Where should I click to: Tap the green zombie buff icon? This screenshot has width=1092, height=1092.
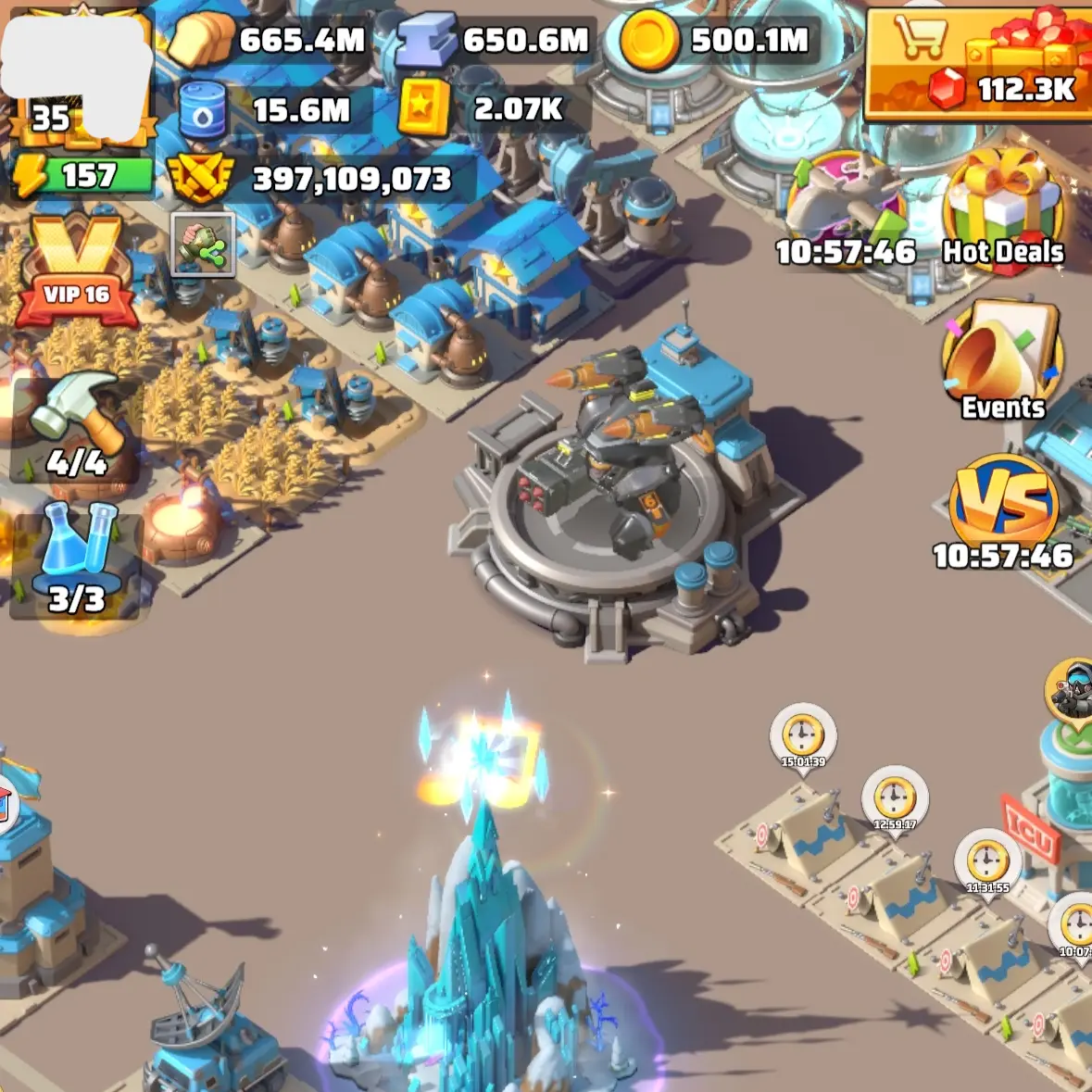point(203,245)
